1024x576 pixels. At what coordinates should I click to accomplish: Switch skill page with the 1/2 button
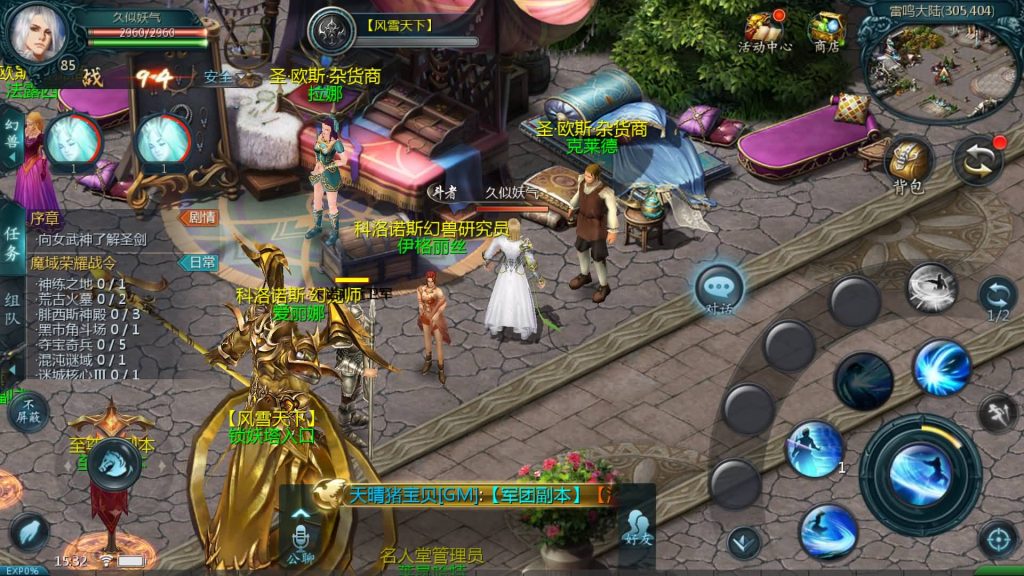coord(997,298)
